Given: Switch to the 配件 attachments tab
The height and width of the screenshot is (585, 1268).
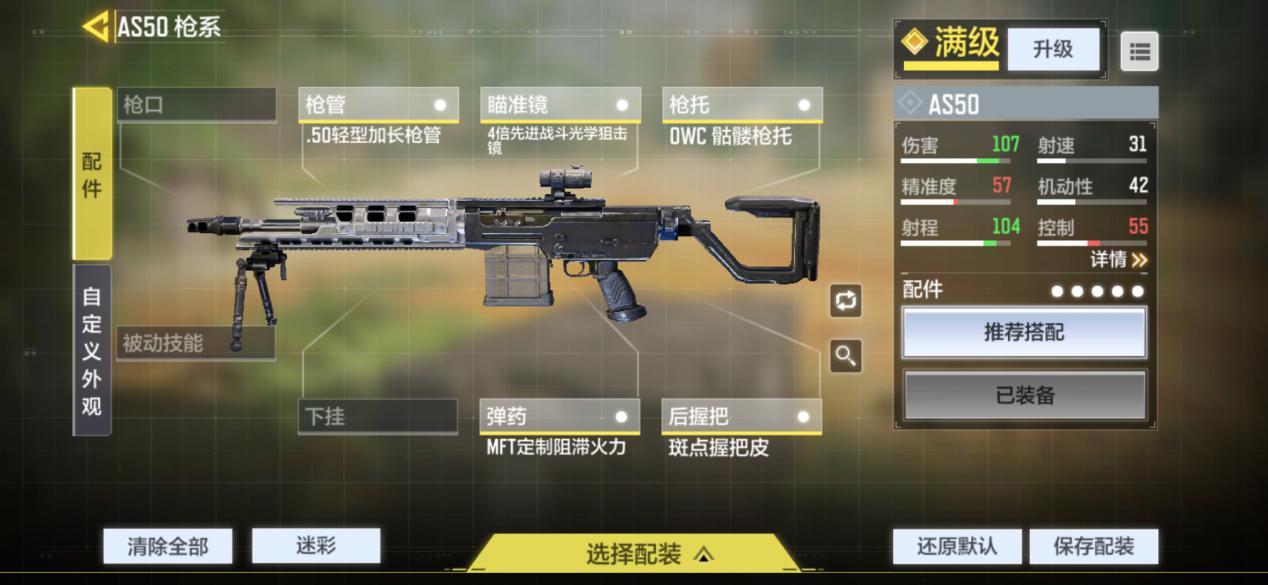Looking at the screenshot, I should click(x=92, y=174).
